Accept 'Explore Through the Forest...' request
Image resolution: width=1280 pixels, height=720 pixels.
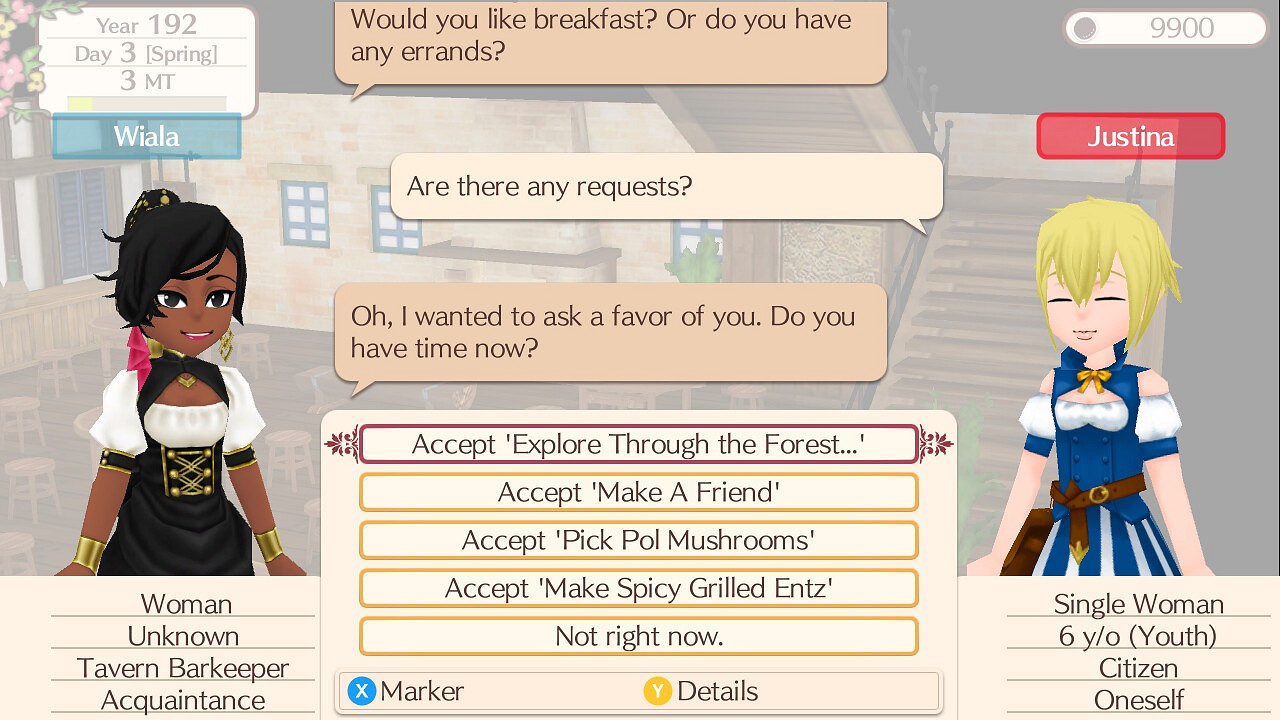pos(639,444)
